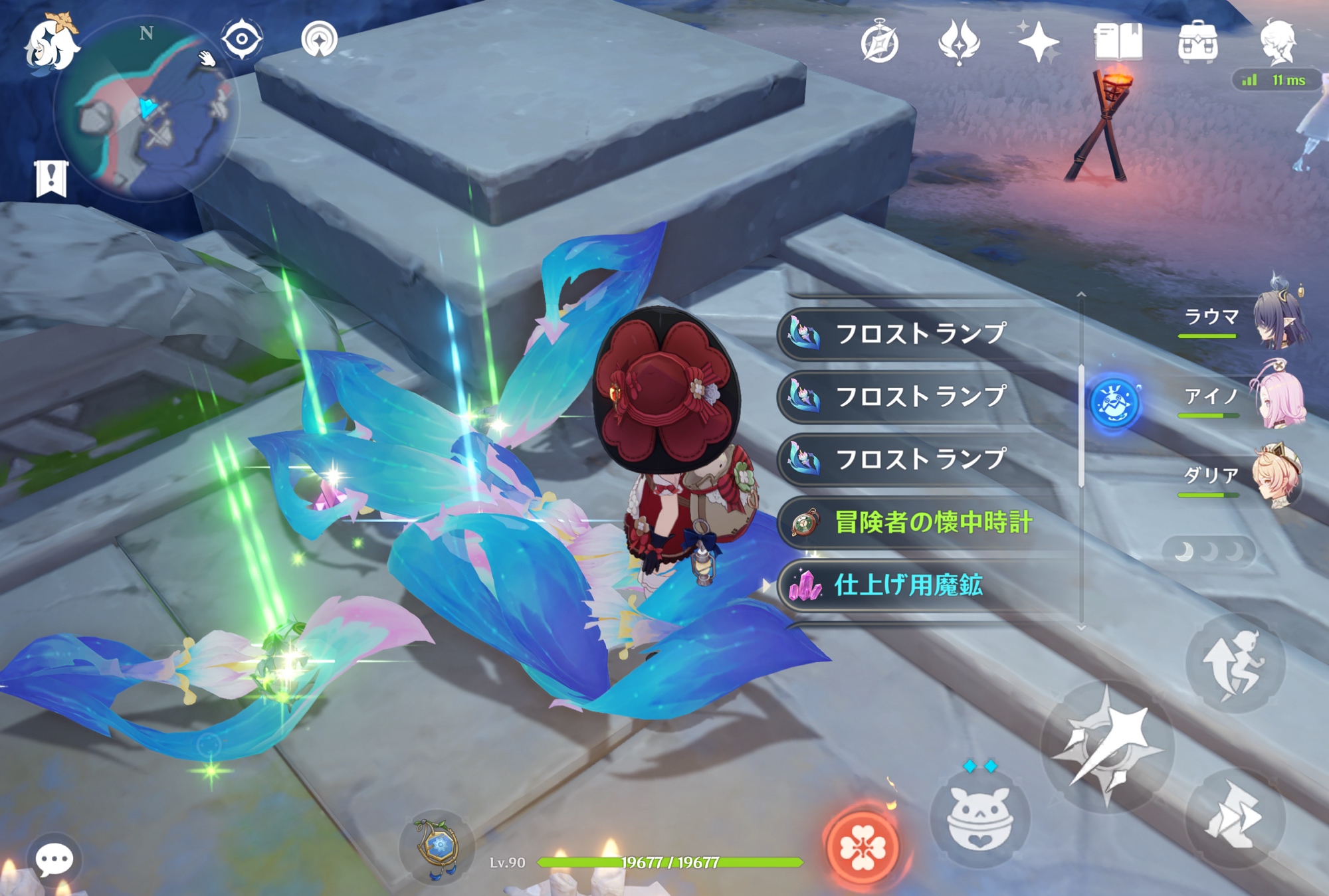1329x896 pixels.
Task: Use the blue round gadget button
Action: 1114,403
